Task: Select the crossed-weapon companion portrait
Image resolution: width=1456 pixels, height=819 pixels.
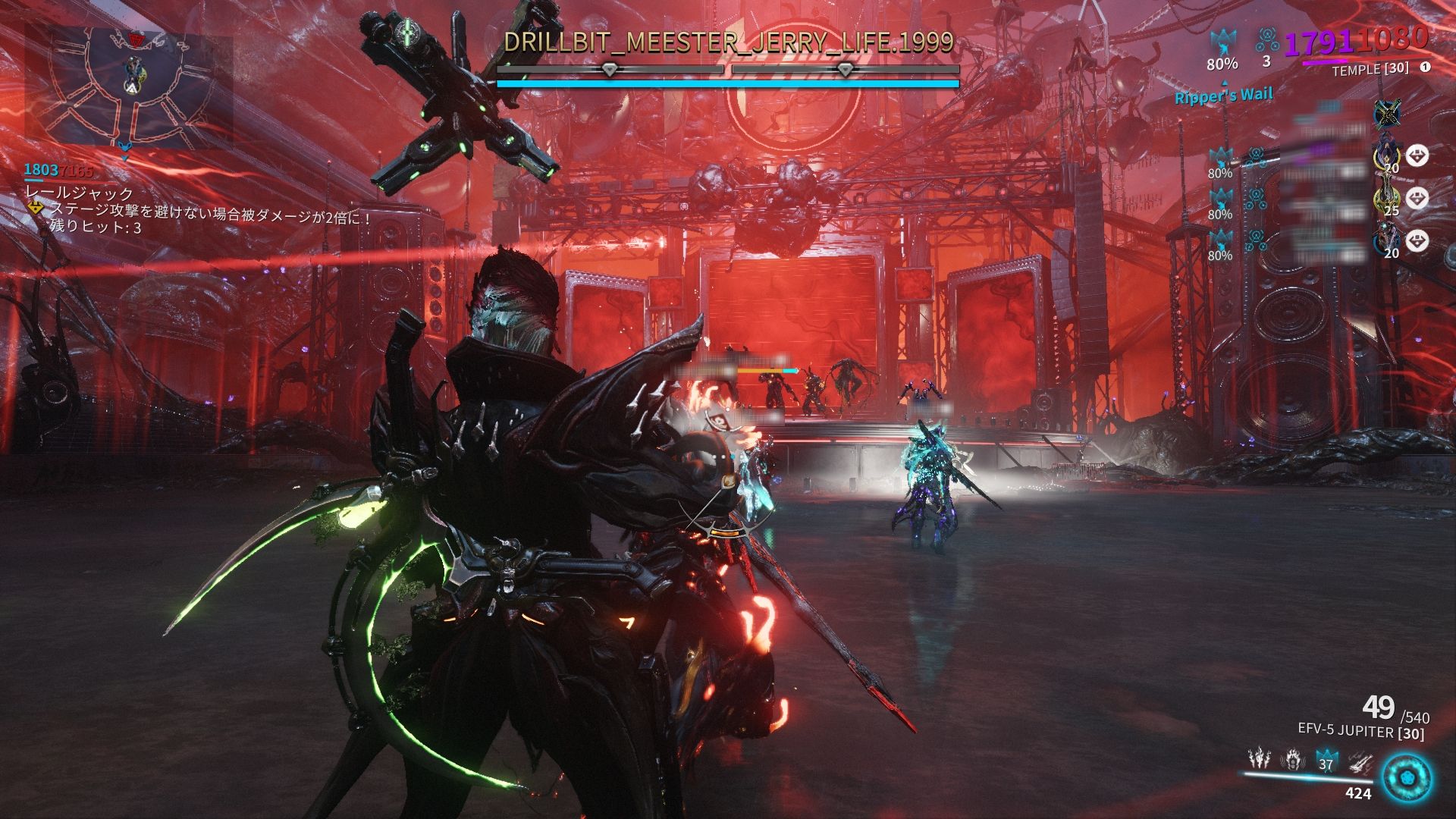Action: [1389, 114]
